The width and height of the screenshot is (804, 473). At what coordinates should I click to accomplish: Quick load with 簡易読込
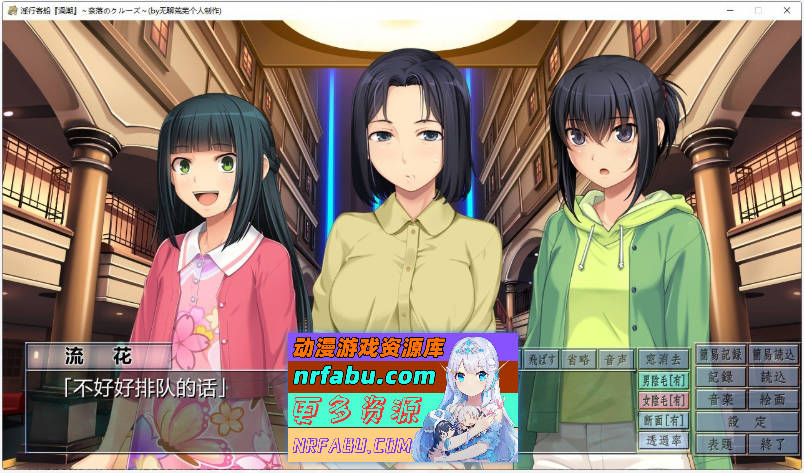tap(773, 355)
